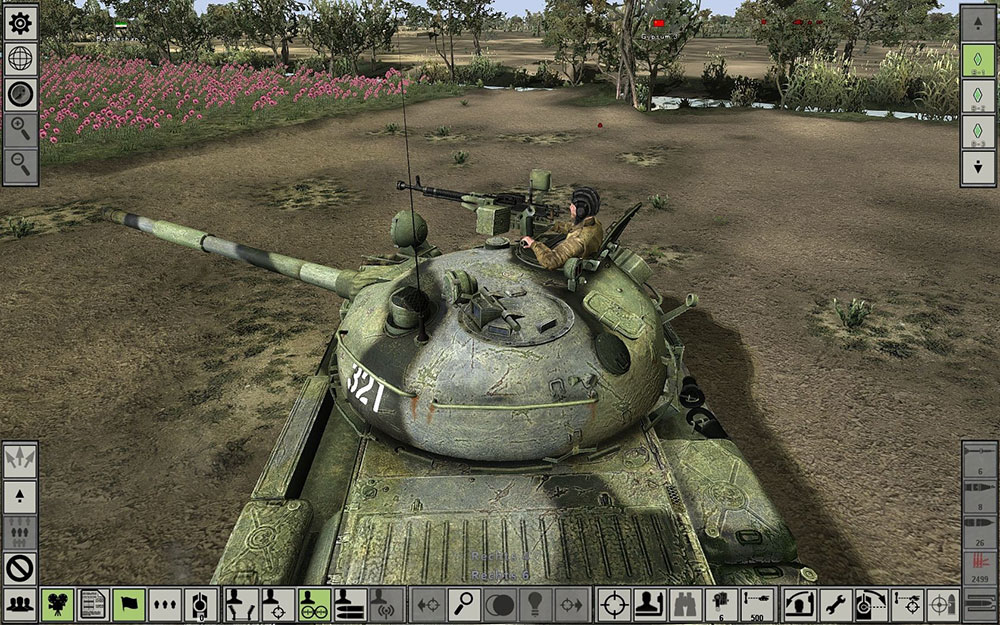Viewport: 1000px width, 625px height.
Task: Click the wrench repair button
Action: click(835, 604)
